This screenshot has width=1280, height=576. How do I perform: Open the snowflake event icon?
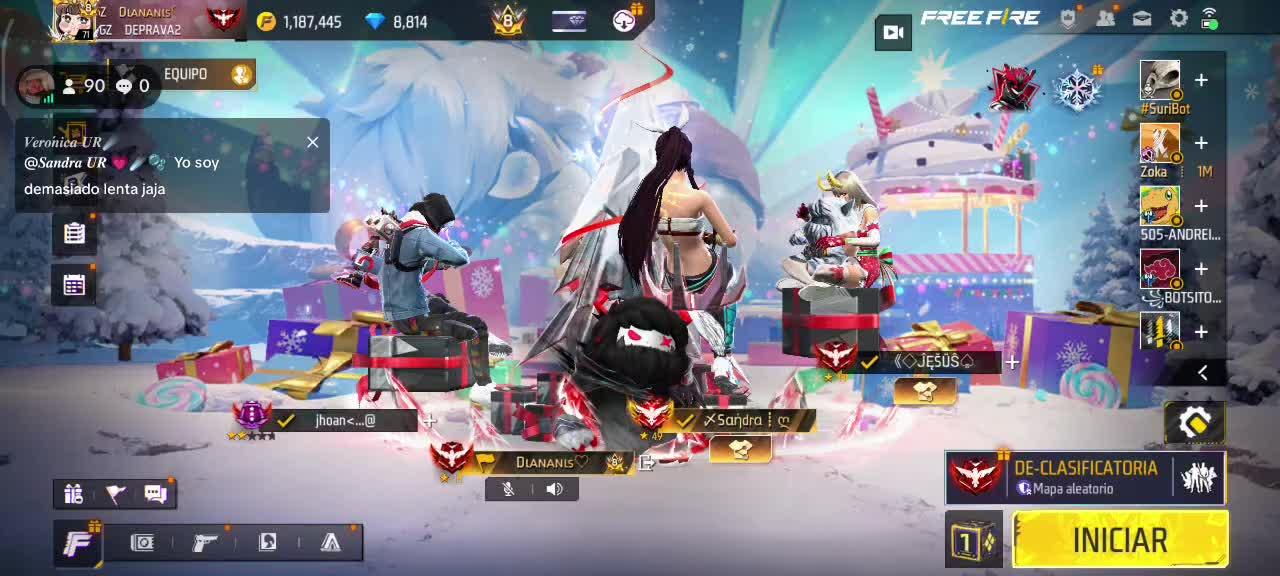point(1077,88)
